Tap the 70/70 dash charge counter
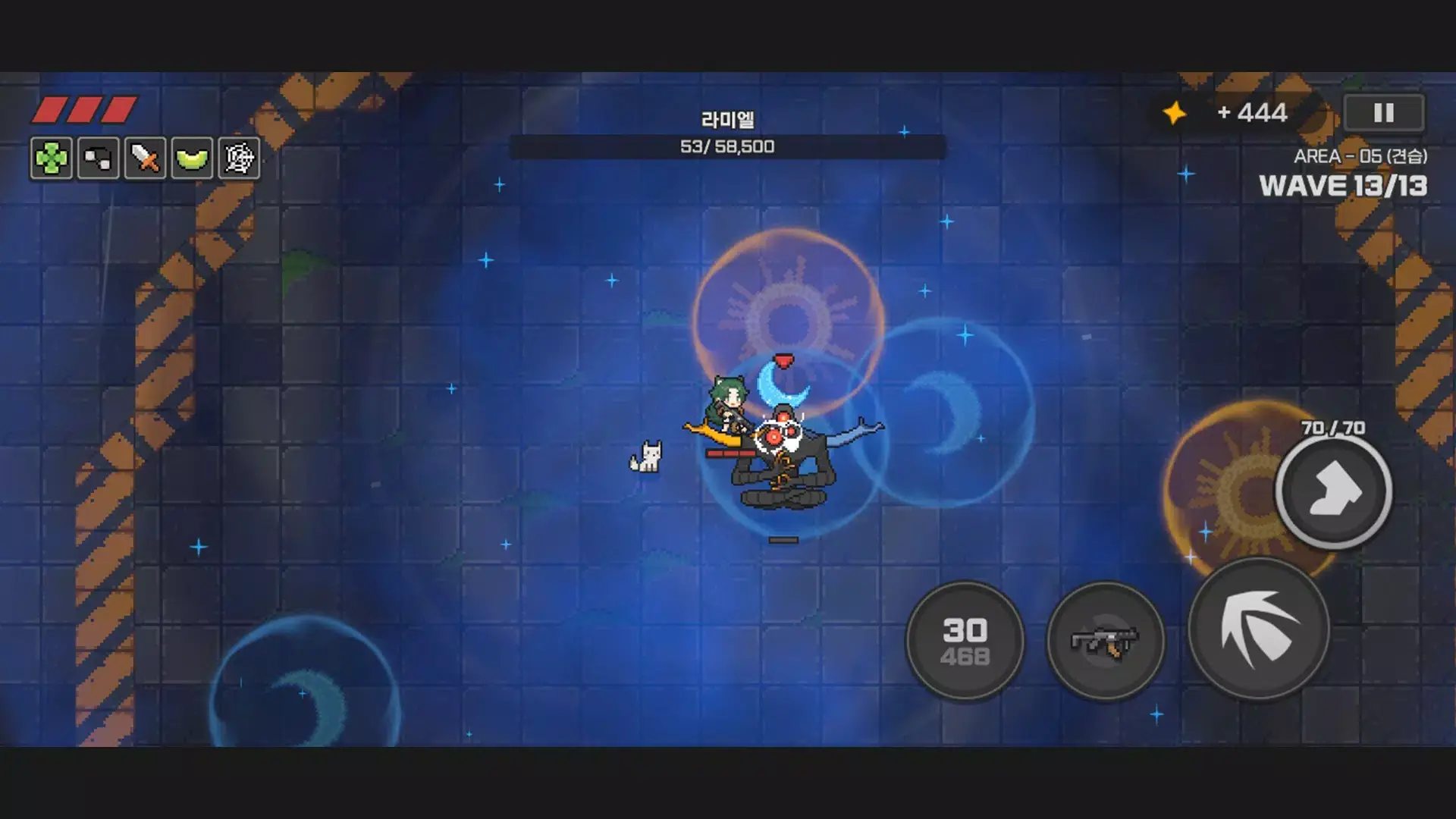Viewport: 1456px width, 819px height. pyautogui.click(x=1332, y=428)
